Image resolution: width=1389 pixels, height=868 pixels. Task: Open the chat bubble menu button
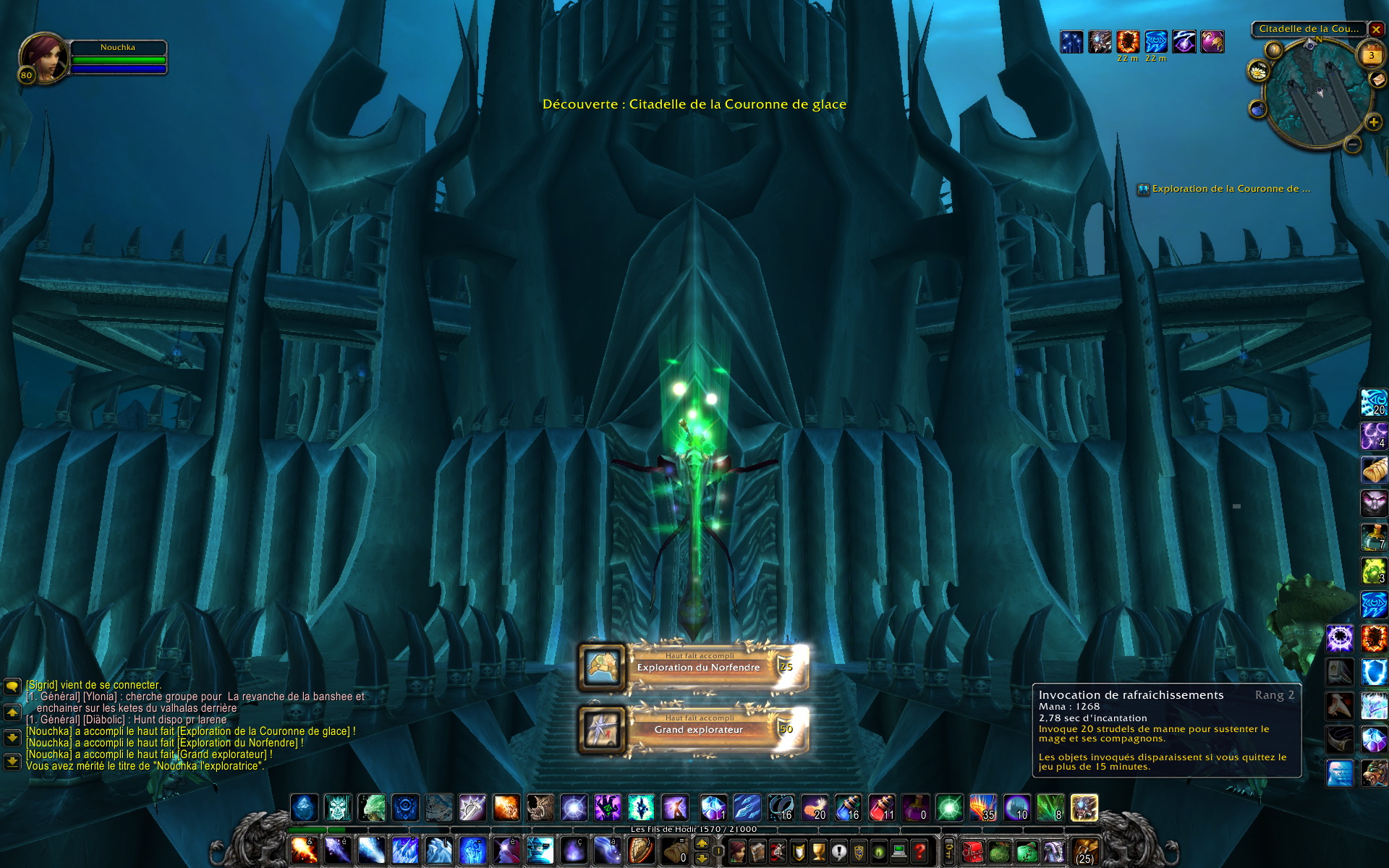point(12,686)
